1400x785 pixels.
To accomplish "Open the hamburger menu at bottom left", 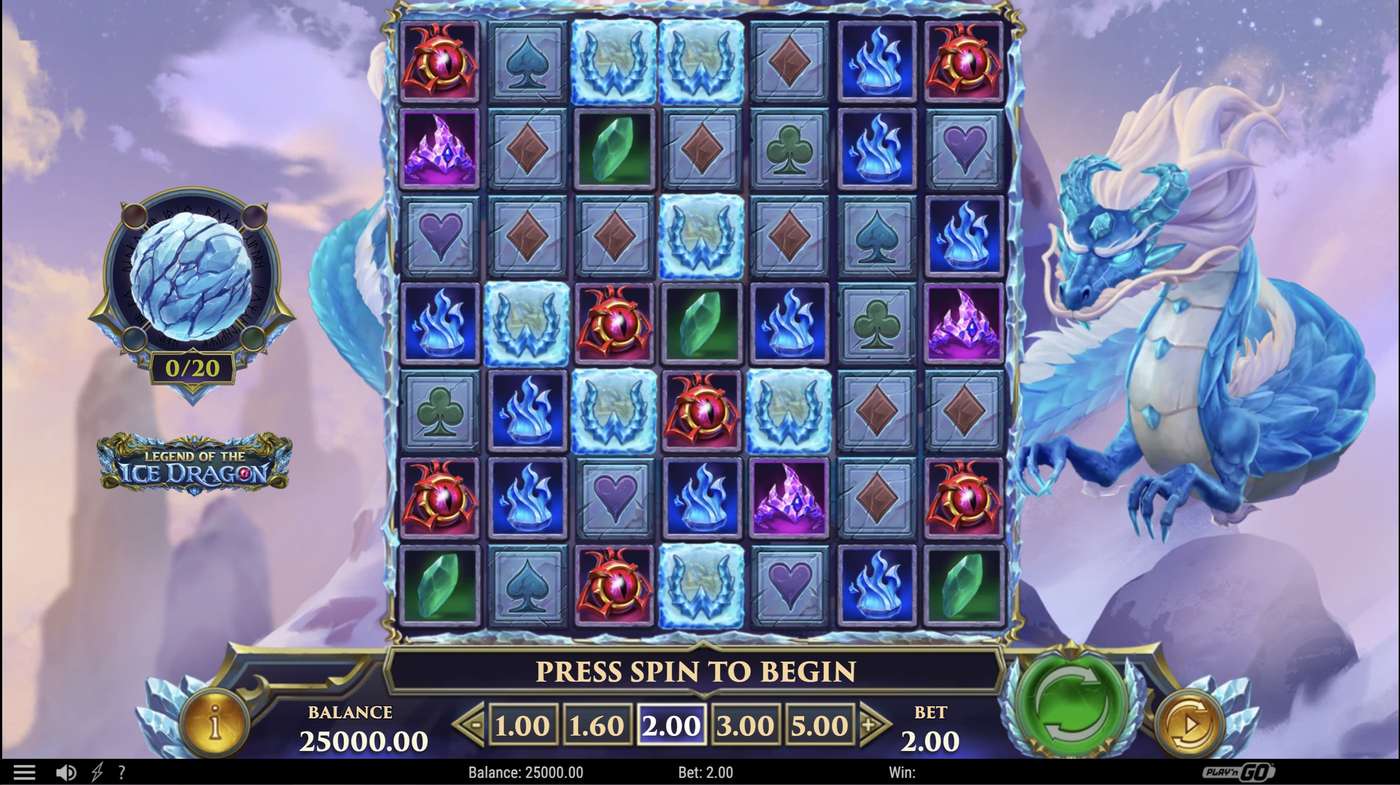I will click(x=25, y=771).
